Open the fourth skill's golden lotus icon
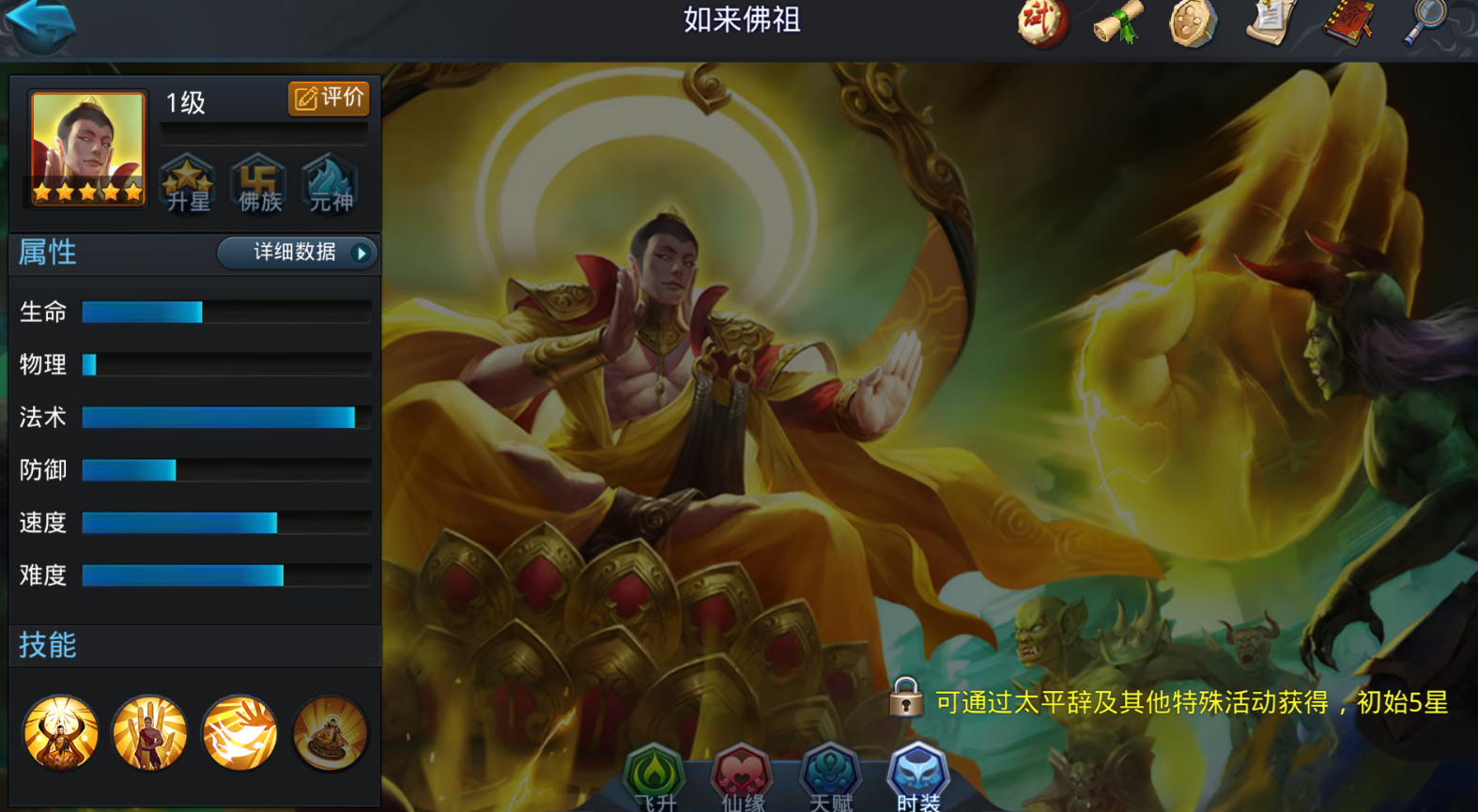This screenshot has height=812, width=1478. (329, 733)
